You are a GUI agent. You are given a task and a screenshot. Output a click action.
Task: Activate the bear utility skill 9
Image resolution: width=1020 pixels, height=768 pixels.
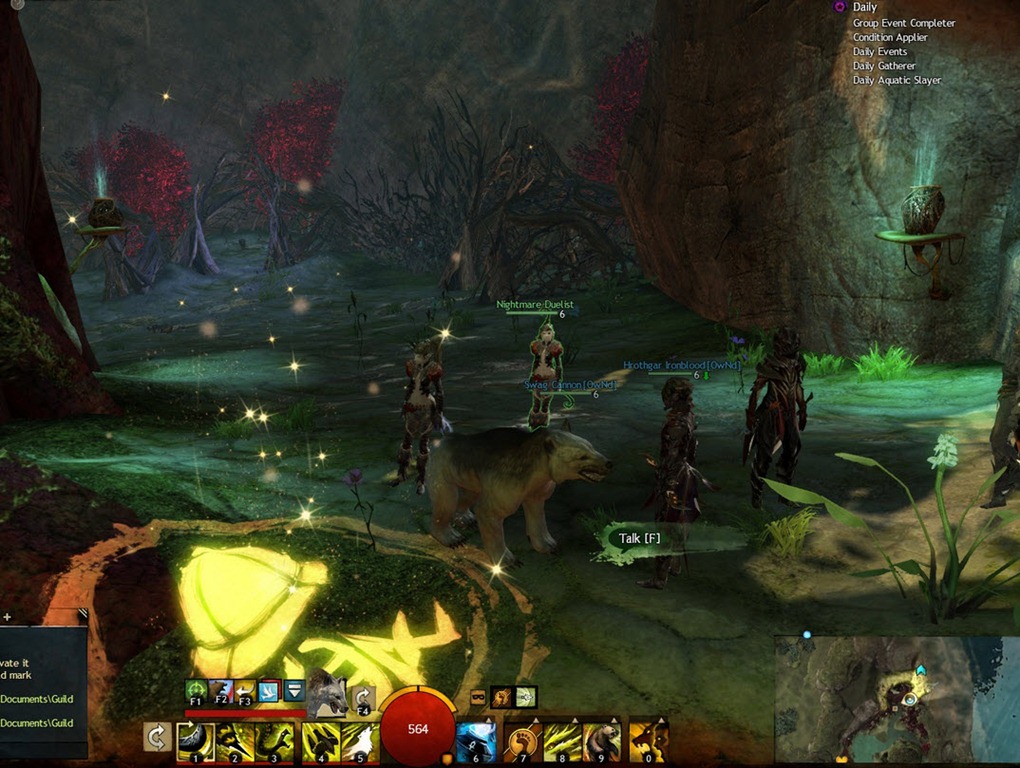[602, 741]
